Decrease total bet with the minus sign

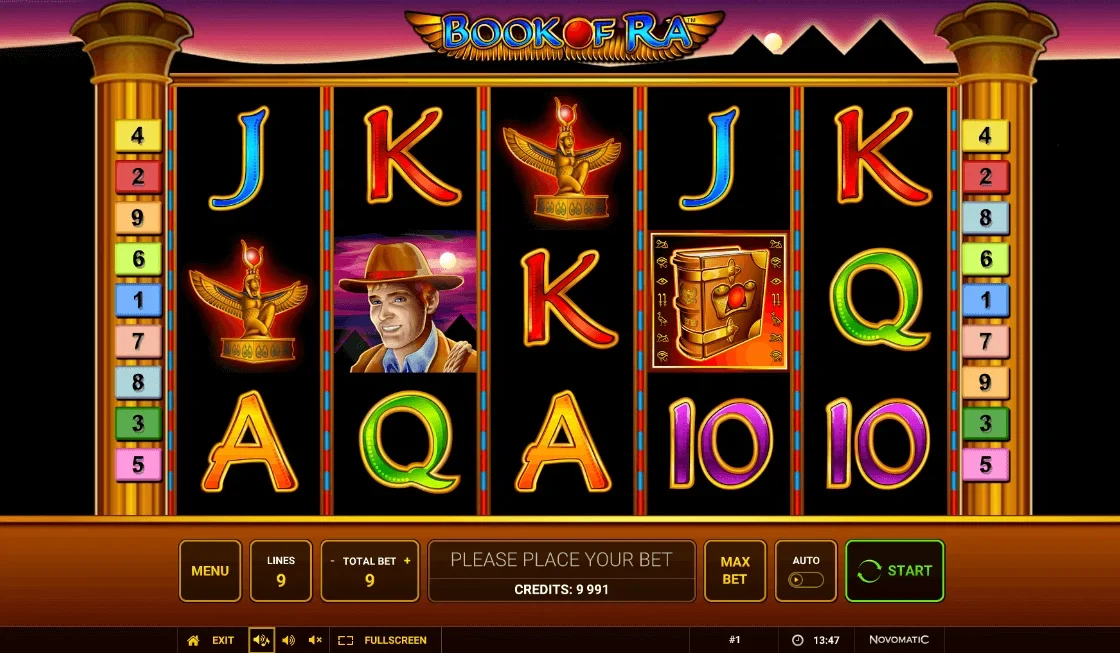coord(332,561)
